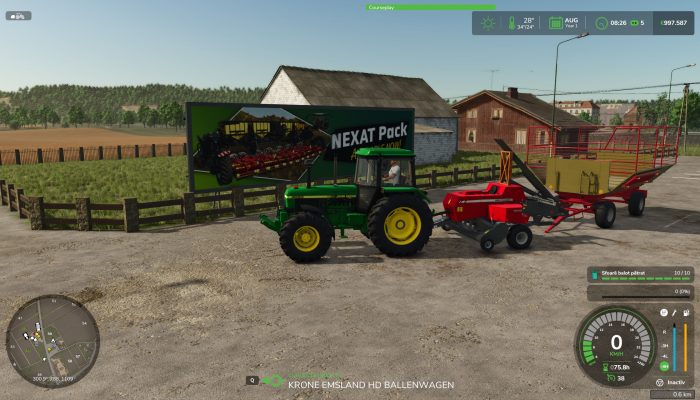The width and height of the screenshot is (700, 400).
Task: Click the Krone Emsland HD Ballenwagen label
Action: [371, 384]
